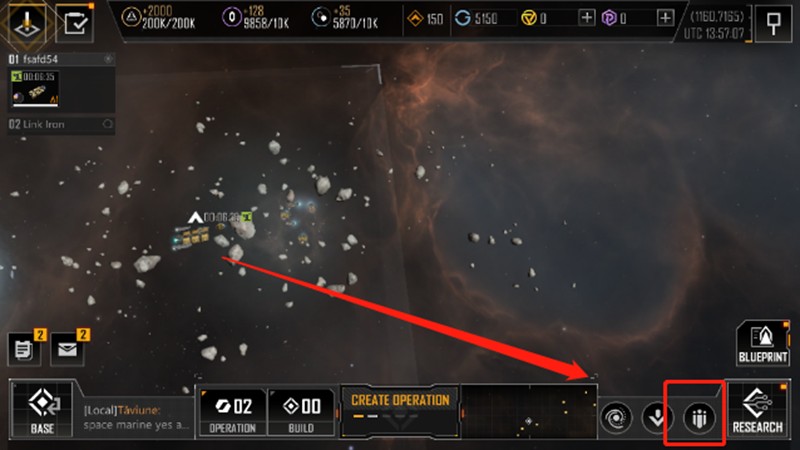Add purple currency with the plus button
The height and width of the screenshot is (450, 800).
pyautogui.click(x=665, y=18)
